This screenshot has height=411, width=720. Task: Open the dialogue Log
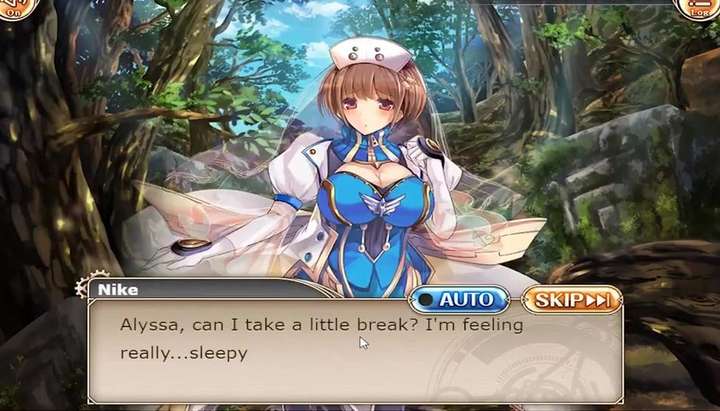[700, 8]
